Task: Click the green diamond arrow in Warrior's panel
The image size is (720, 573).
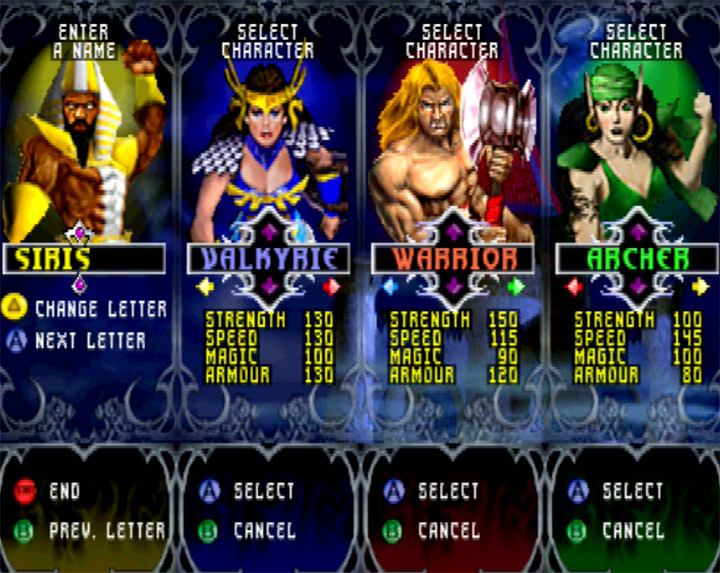Action: click(515, 287)
